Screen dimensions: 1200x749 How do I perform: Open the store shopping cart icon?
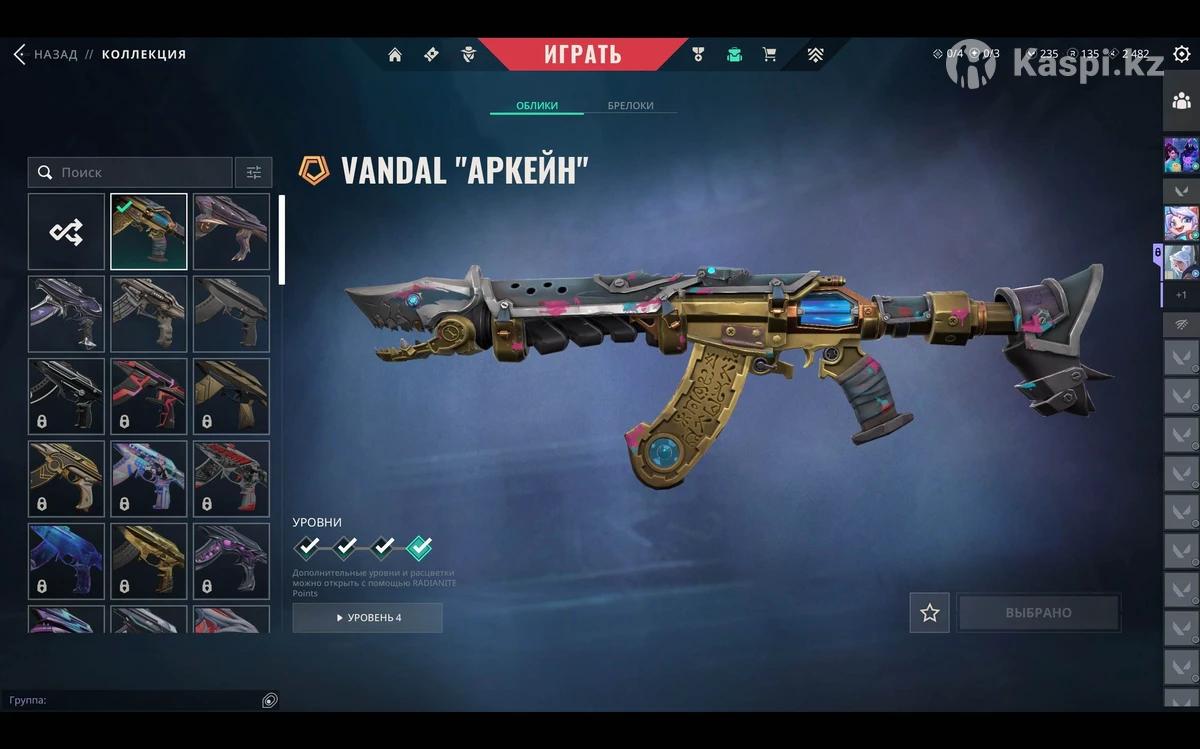coord(769,55)
